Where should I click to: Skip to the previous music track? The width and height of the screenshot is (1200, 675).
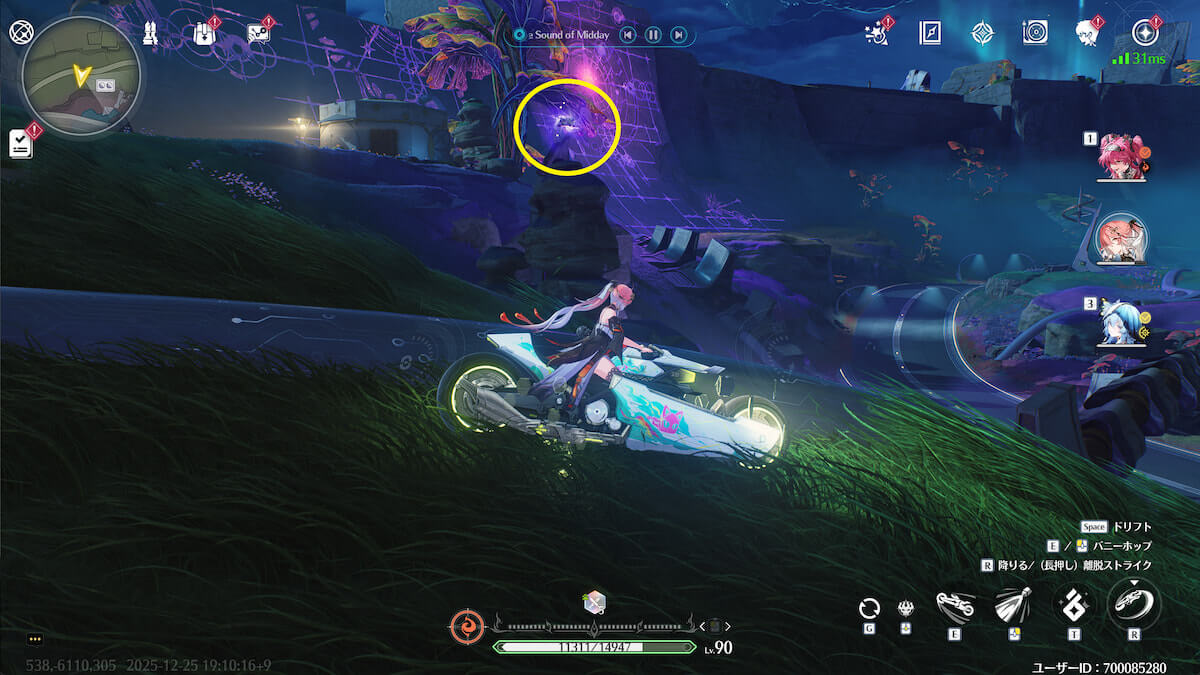click(x=627, y=35)
